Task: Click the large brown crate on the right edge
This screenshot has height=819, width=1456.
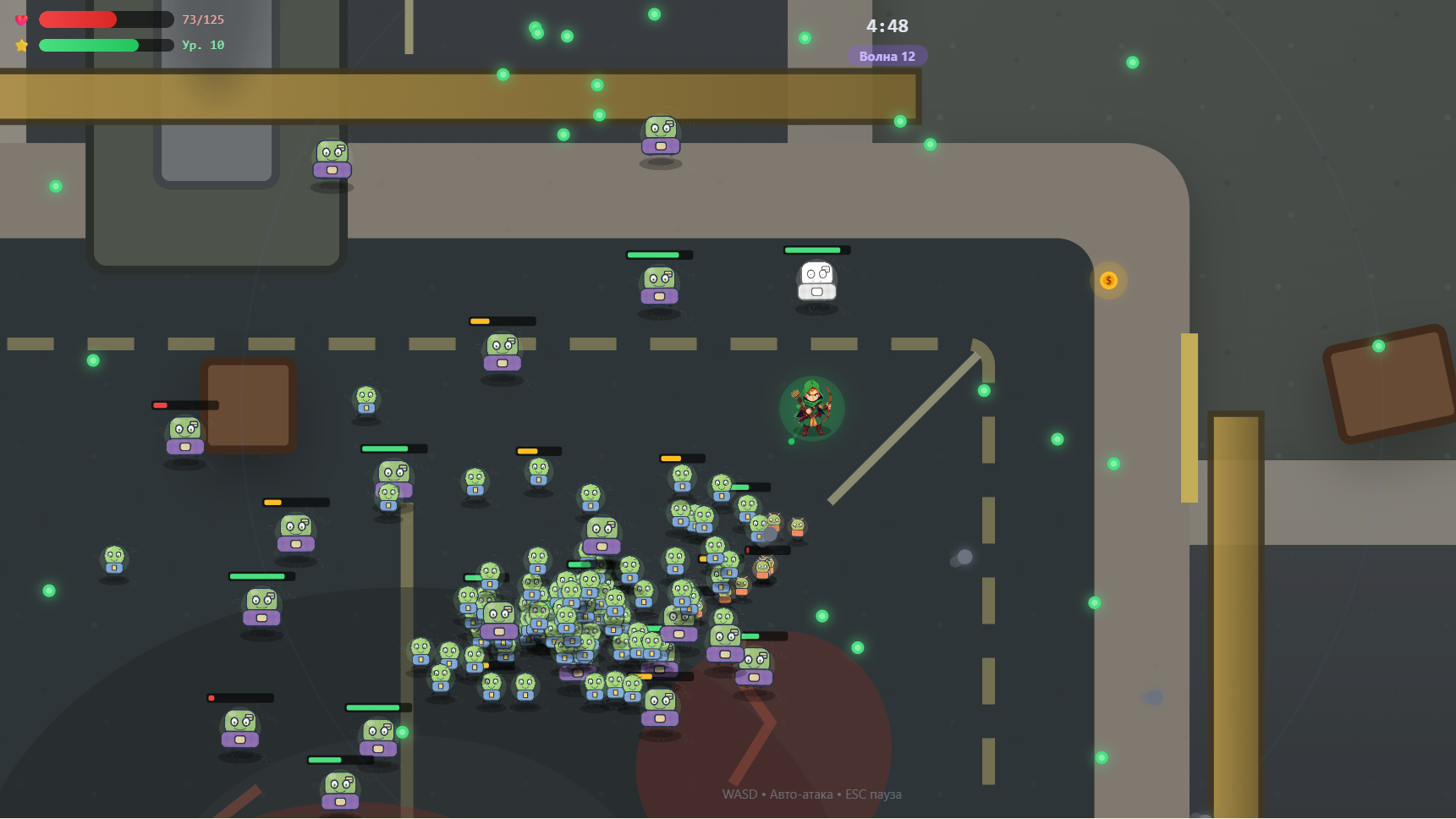Action: (1387, 385)
